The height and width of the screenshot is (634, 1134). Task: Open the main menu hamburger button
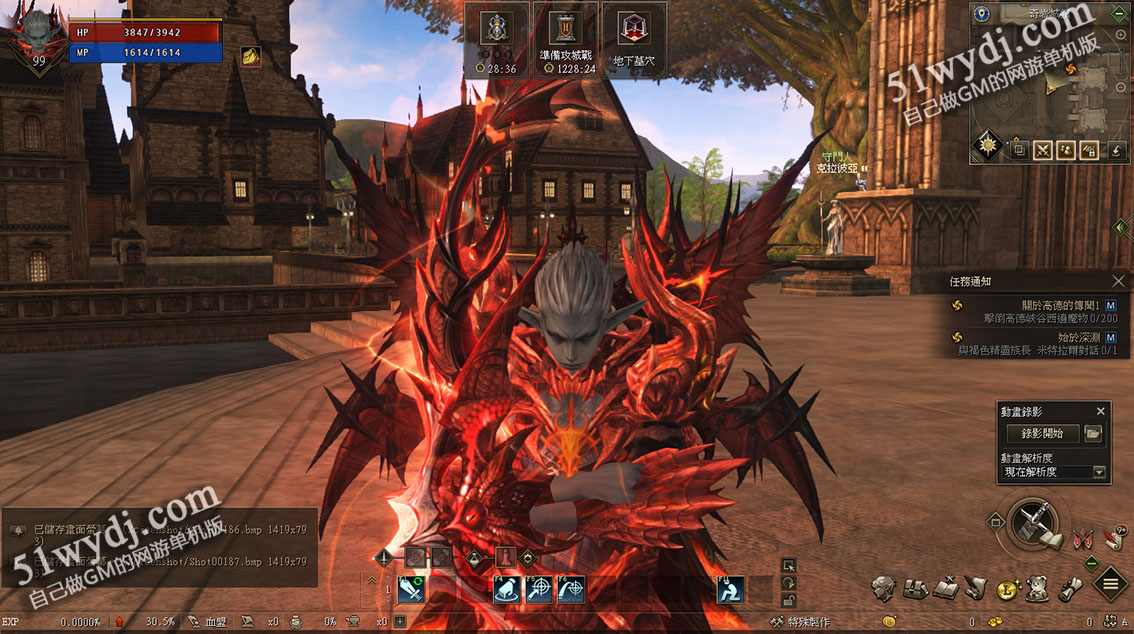tap(1110, 584)
